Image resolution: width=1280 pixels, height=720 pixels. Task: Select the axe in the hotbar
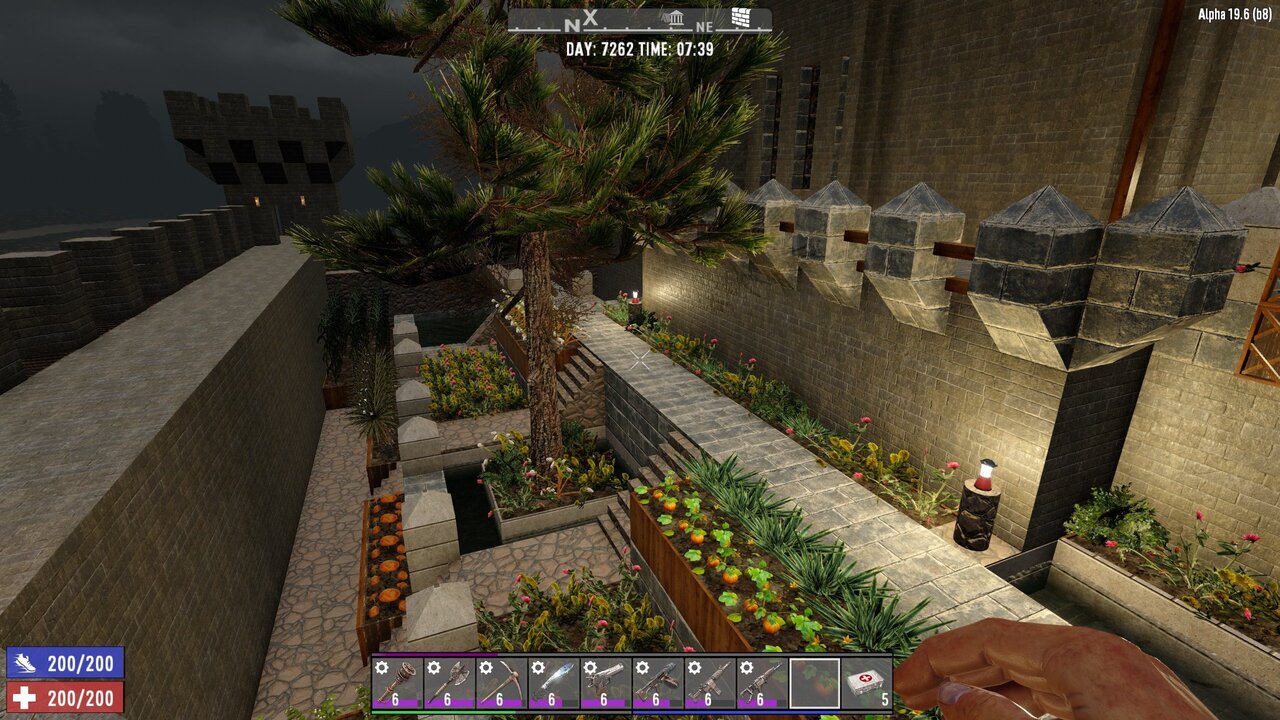pyautogui.click(x=448, y=682)
